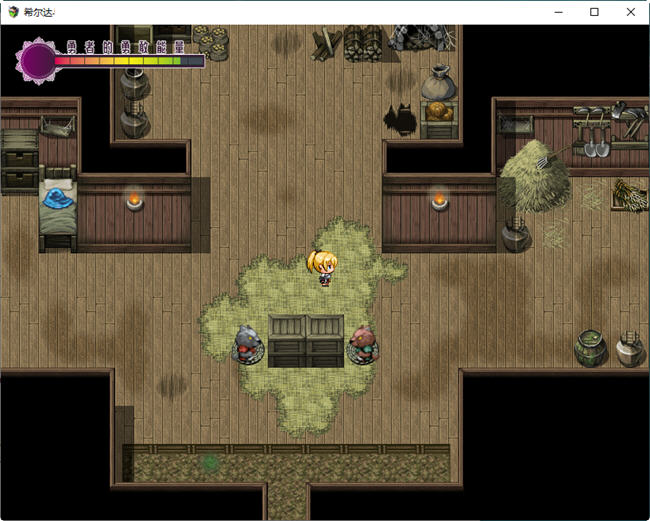650x521 pixels.
Task: Close the game window
Action: tap(630, 12)
